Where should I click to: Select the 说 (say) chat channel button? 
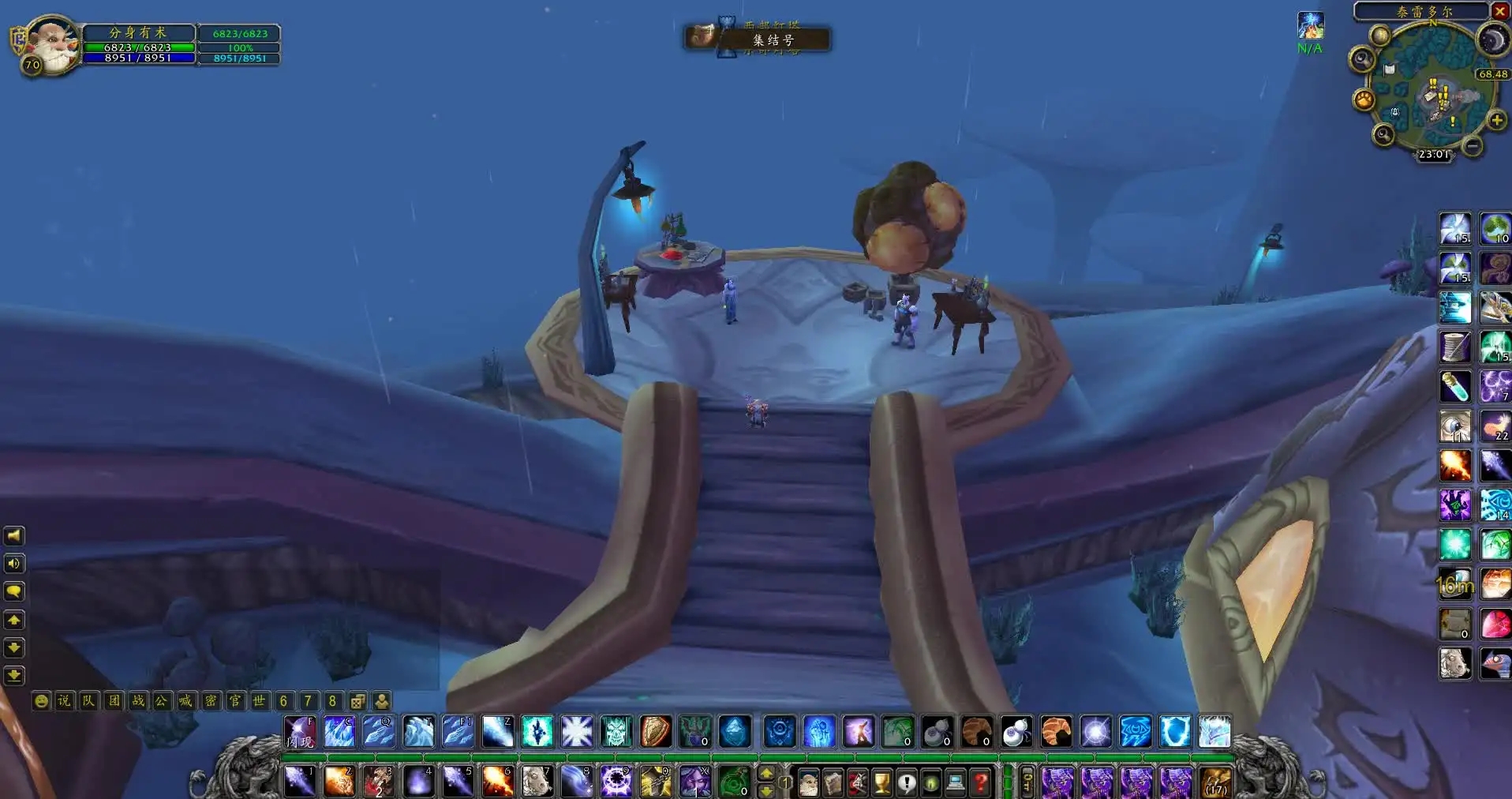[64, 701]
